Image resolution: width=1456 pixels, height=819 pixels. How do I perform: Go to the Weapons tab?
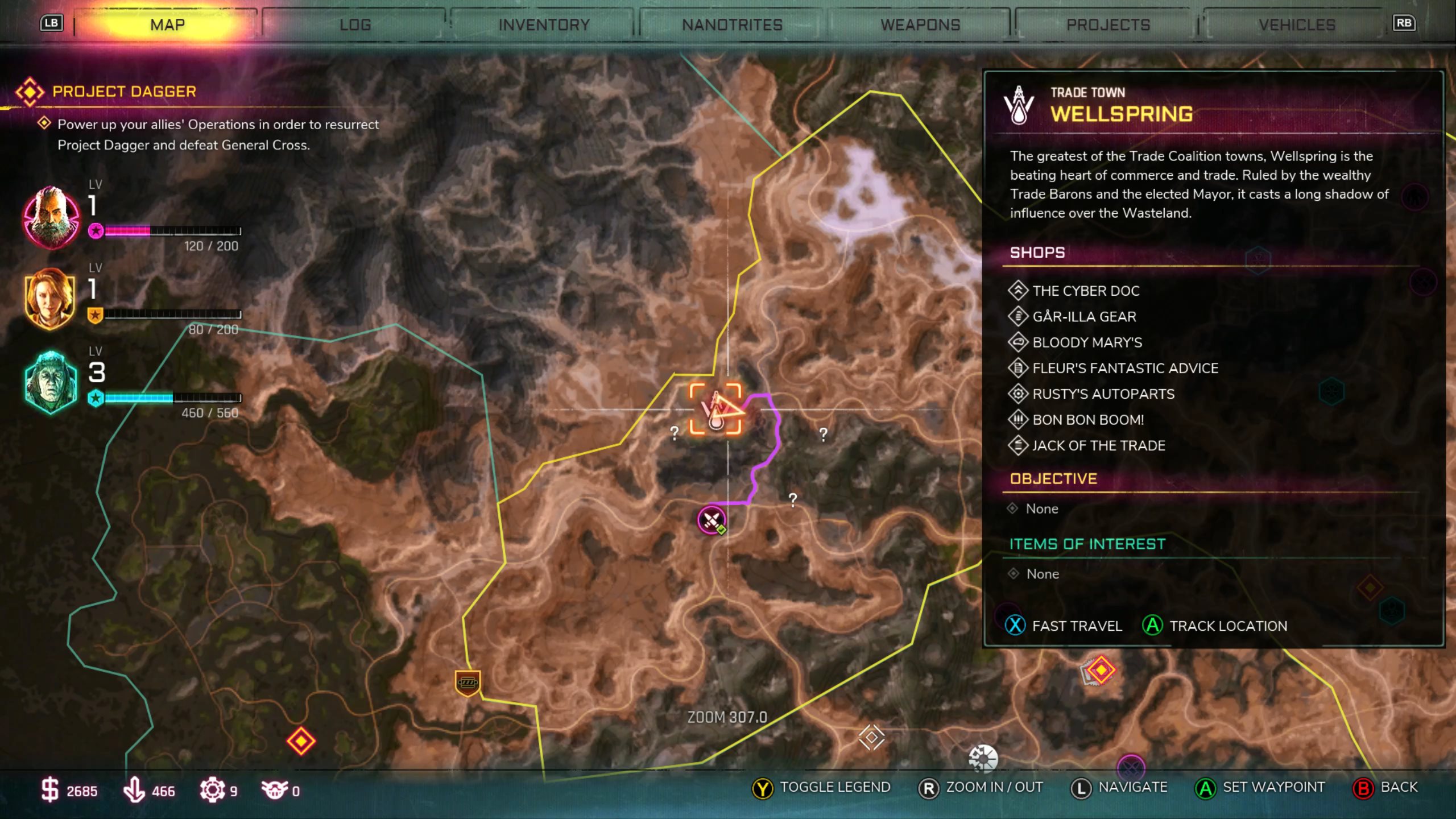click(920, 25)
